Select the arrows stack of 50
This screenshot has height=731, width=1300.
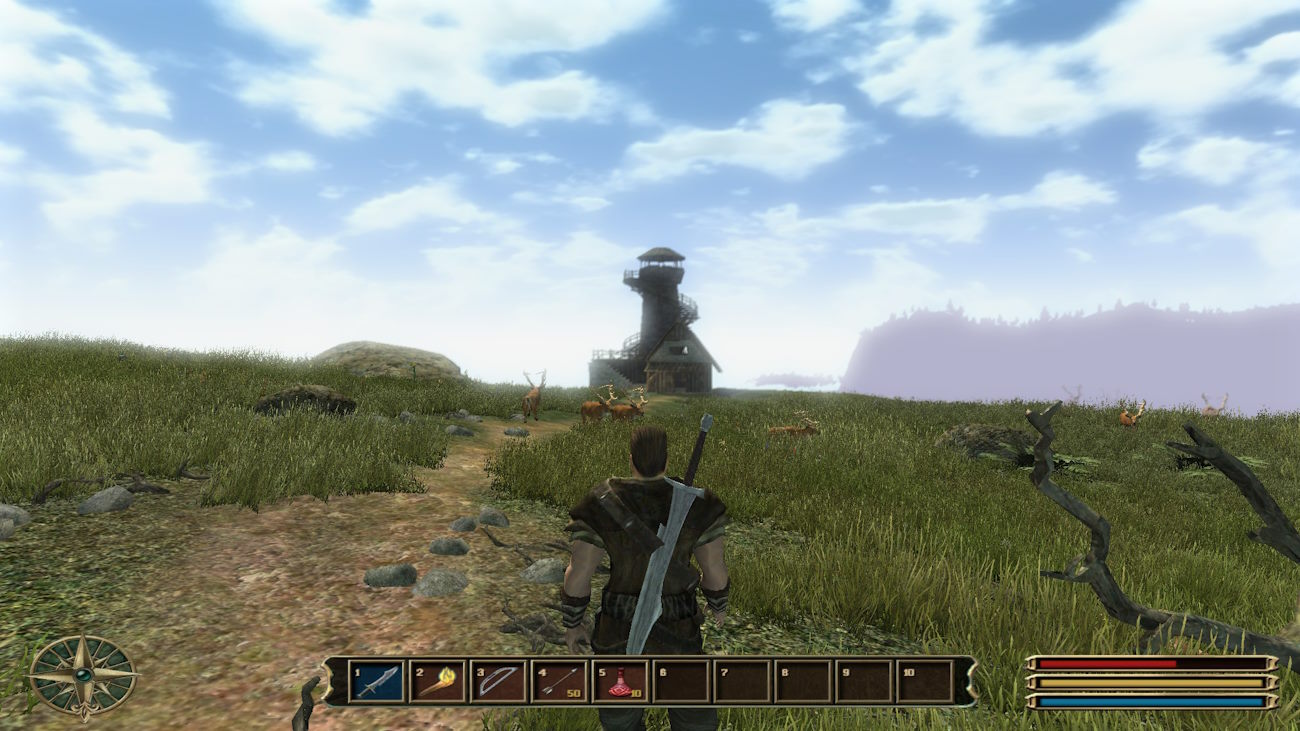[x=559, y=682]
